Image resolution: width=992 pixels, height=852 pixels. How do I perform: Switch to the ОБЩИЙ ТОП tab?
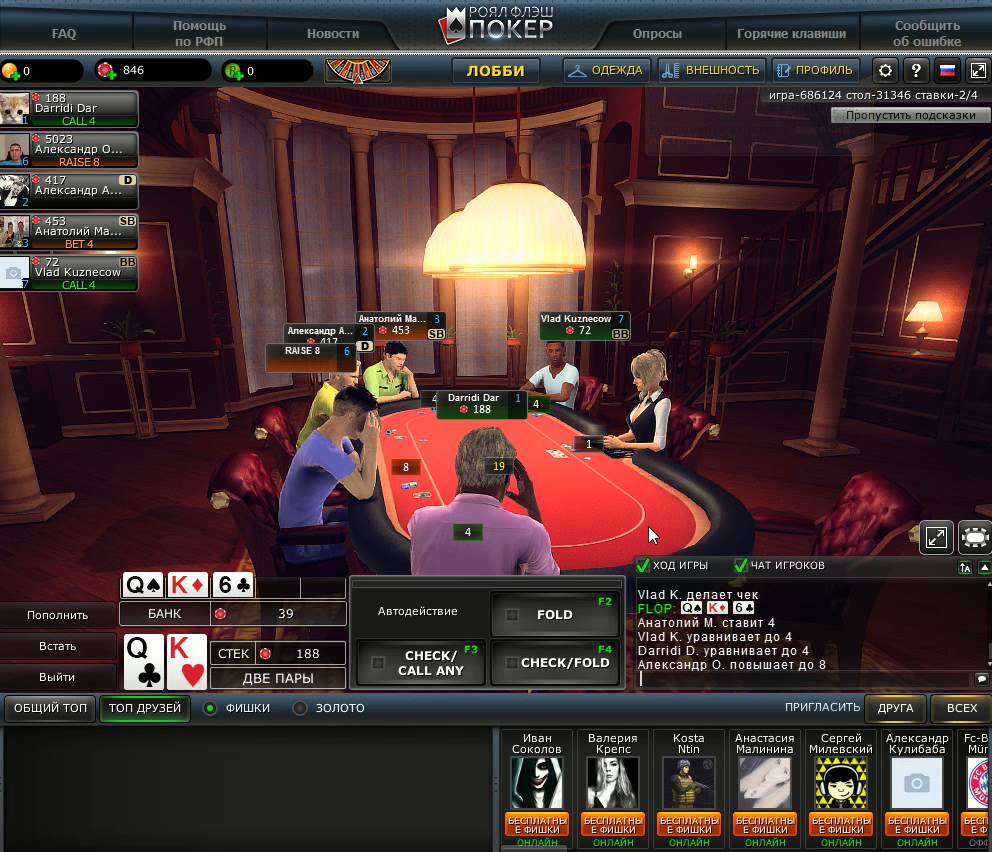[x=51, y=708]
